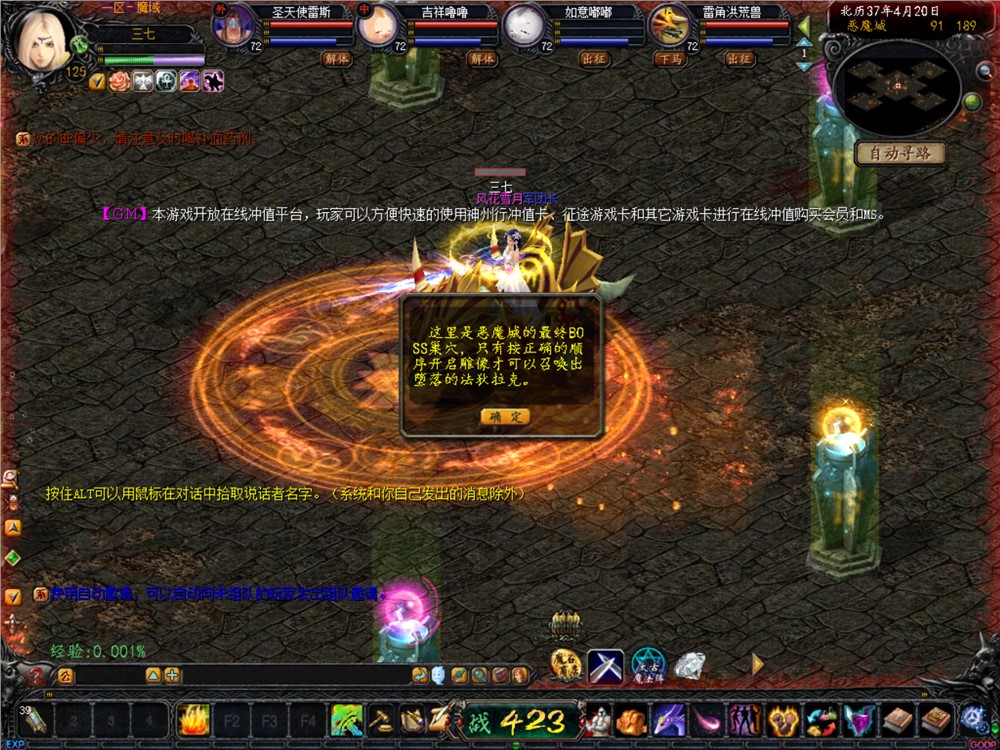The width and height of the screenshot is (1000, 750).
Task: Click 解体 under the 圣天使雷斯 pet
Action: (x=336, y=59)
